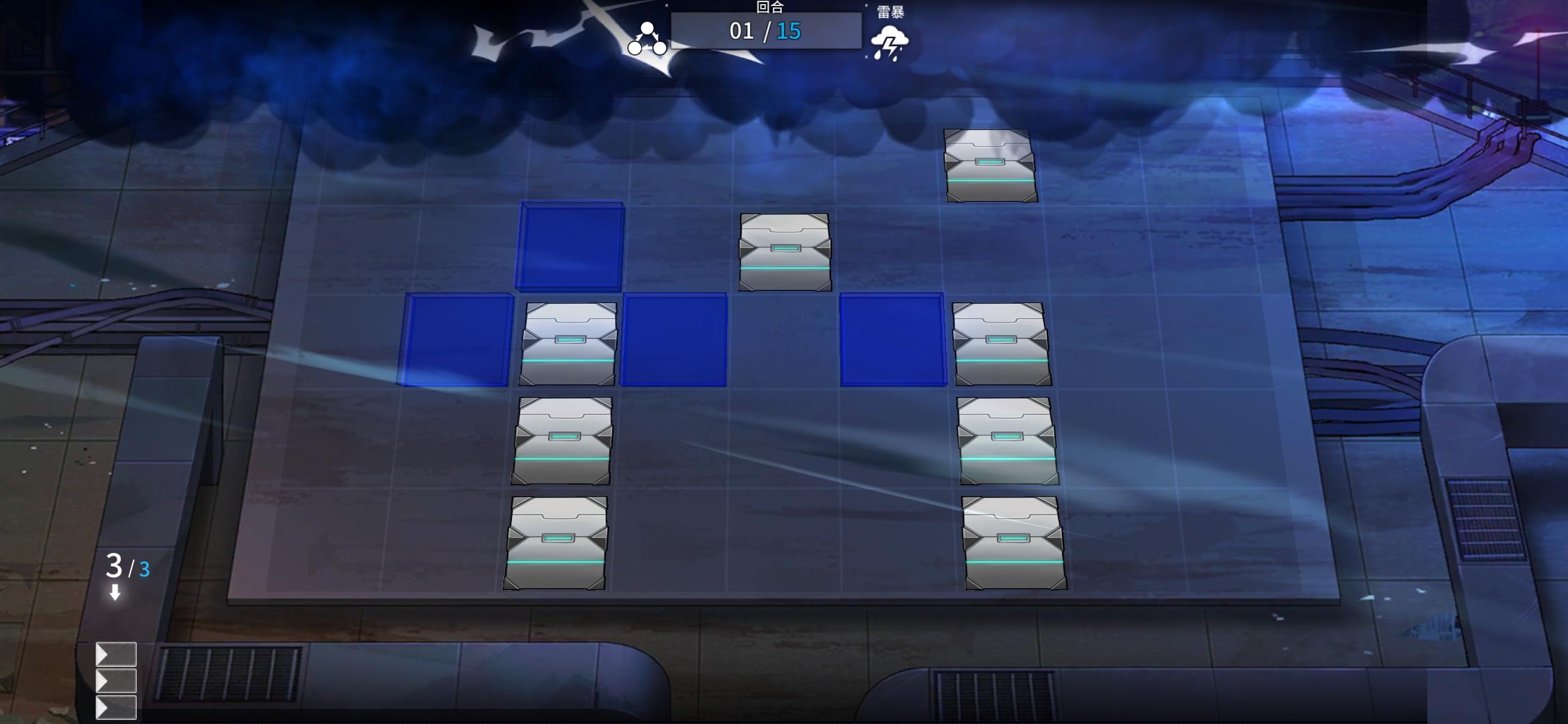The width and height of the screenshot is (1568, 724).
Task: Expand the third arrow panel in the lower-left stack
Action: (x=117, y=707)
